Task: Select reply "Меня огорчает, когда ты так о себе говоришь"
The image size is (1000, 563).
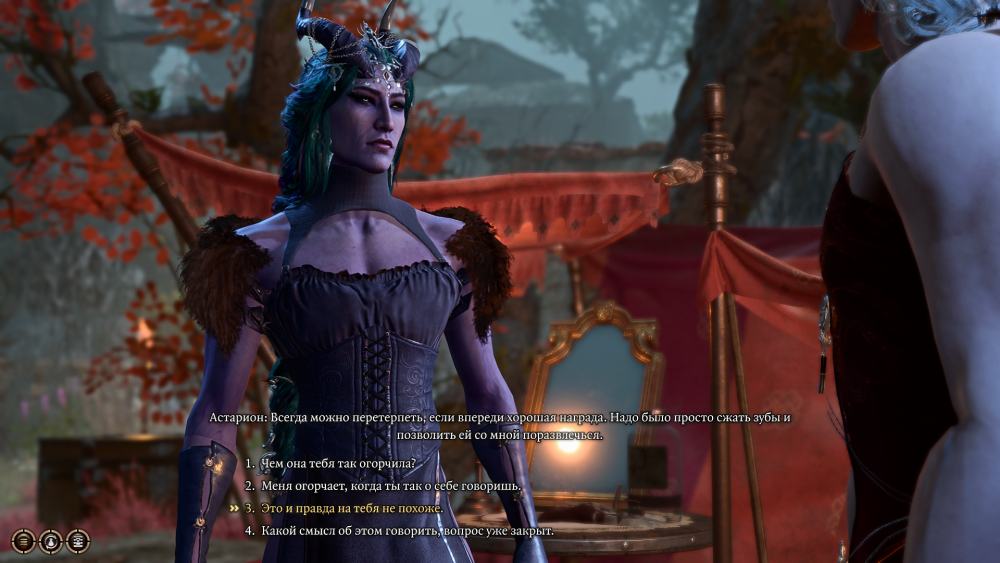Action: (391, 486)
